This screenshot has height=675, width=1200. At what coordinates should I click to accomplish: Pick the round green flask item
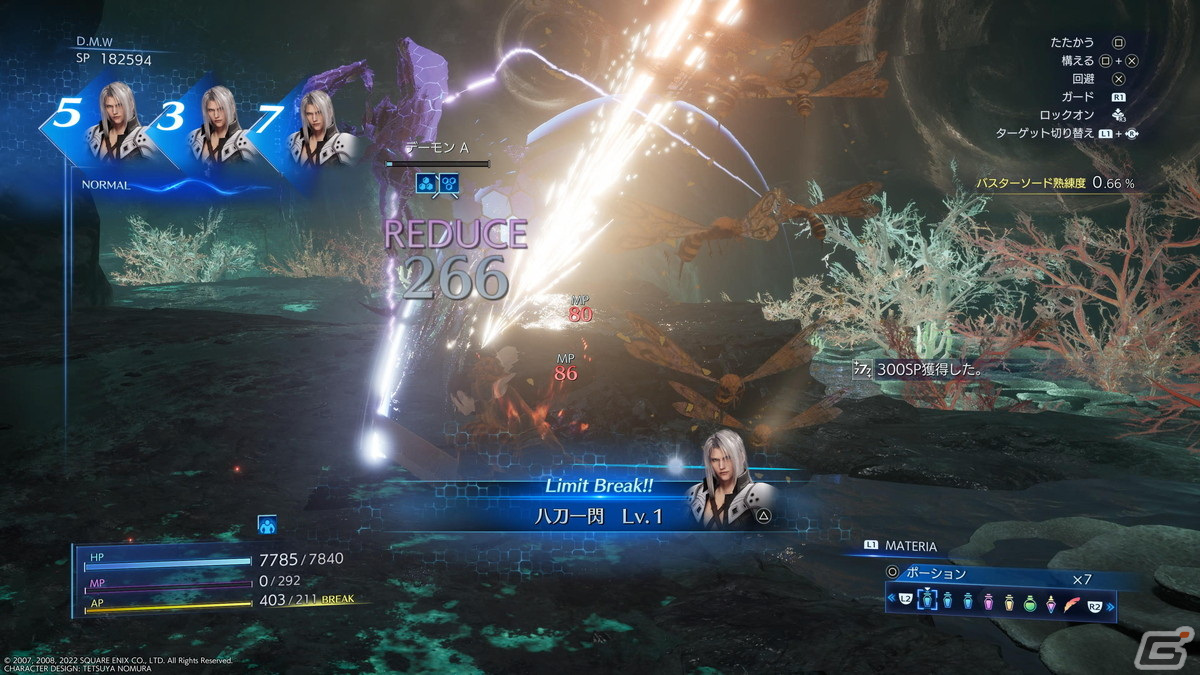click(1030, 601)
